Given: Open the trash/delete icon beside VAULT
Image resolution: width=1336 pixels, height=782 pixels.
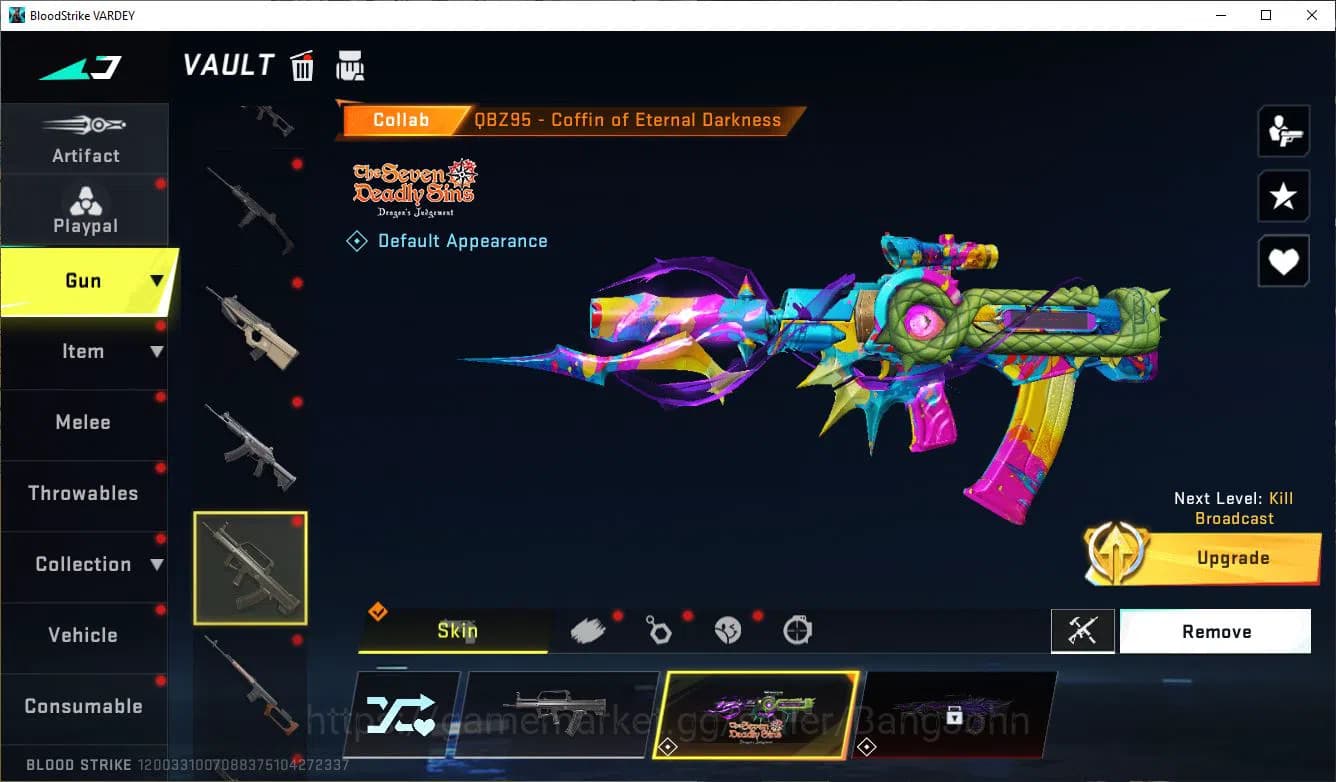Looking at the screenshot, I should (x=302, y=65).
